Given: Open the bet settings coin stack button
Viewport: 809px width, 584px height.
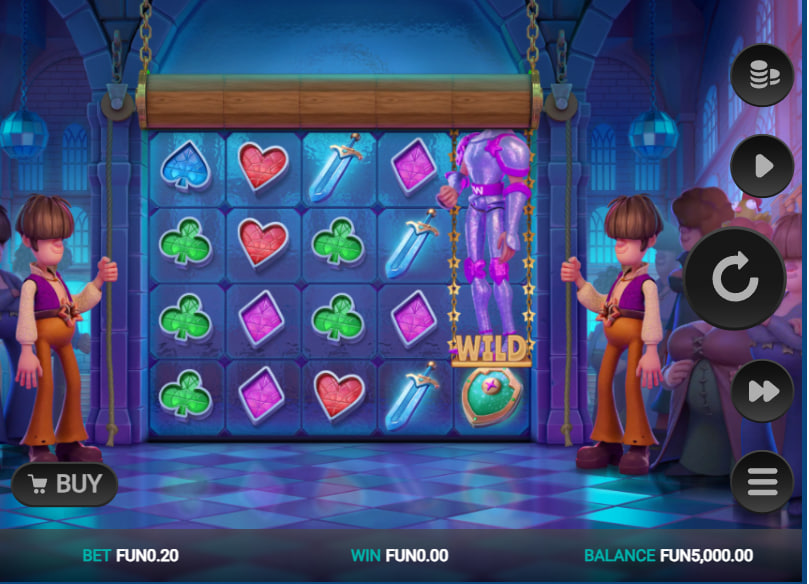Looking at the screenshot, I should [762, 74].
